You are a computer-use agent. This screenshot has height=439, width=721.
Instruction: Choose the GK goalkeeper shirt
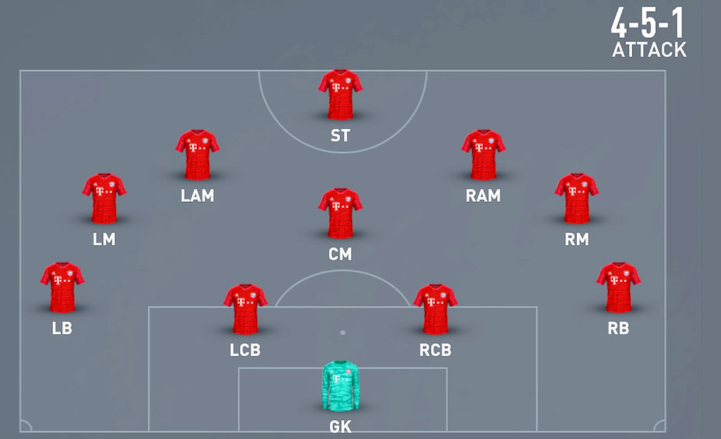coord(340,385)
